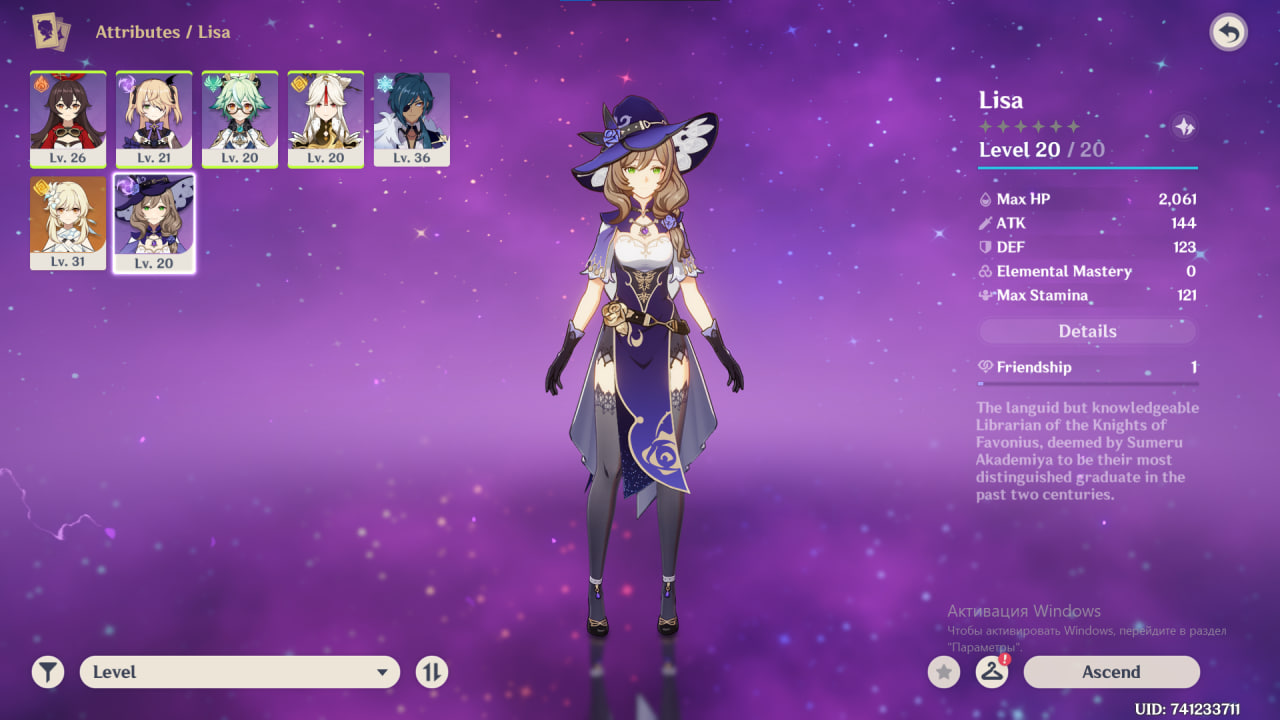1280x720 pixels.
Task: Open the Details stats panel
Action: click(1087, 331)
